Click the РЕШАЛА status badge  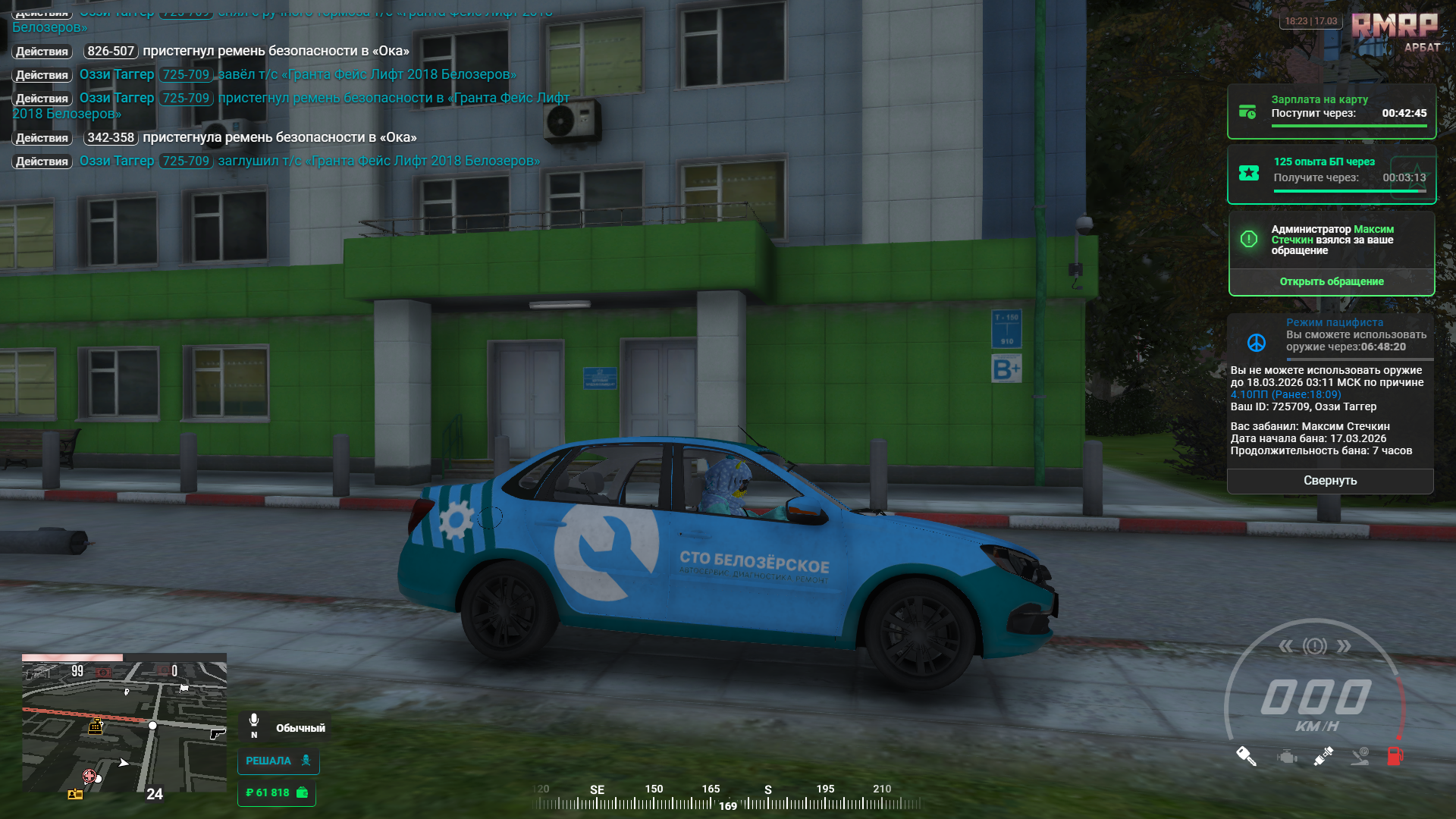point(278,761)
